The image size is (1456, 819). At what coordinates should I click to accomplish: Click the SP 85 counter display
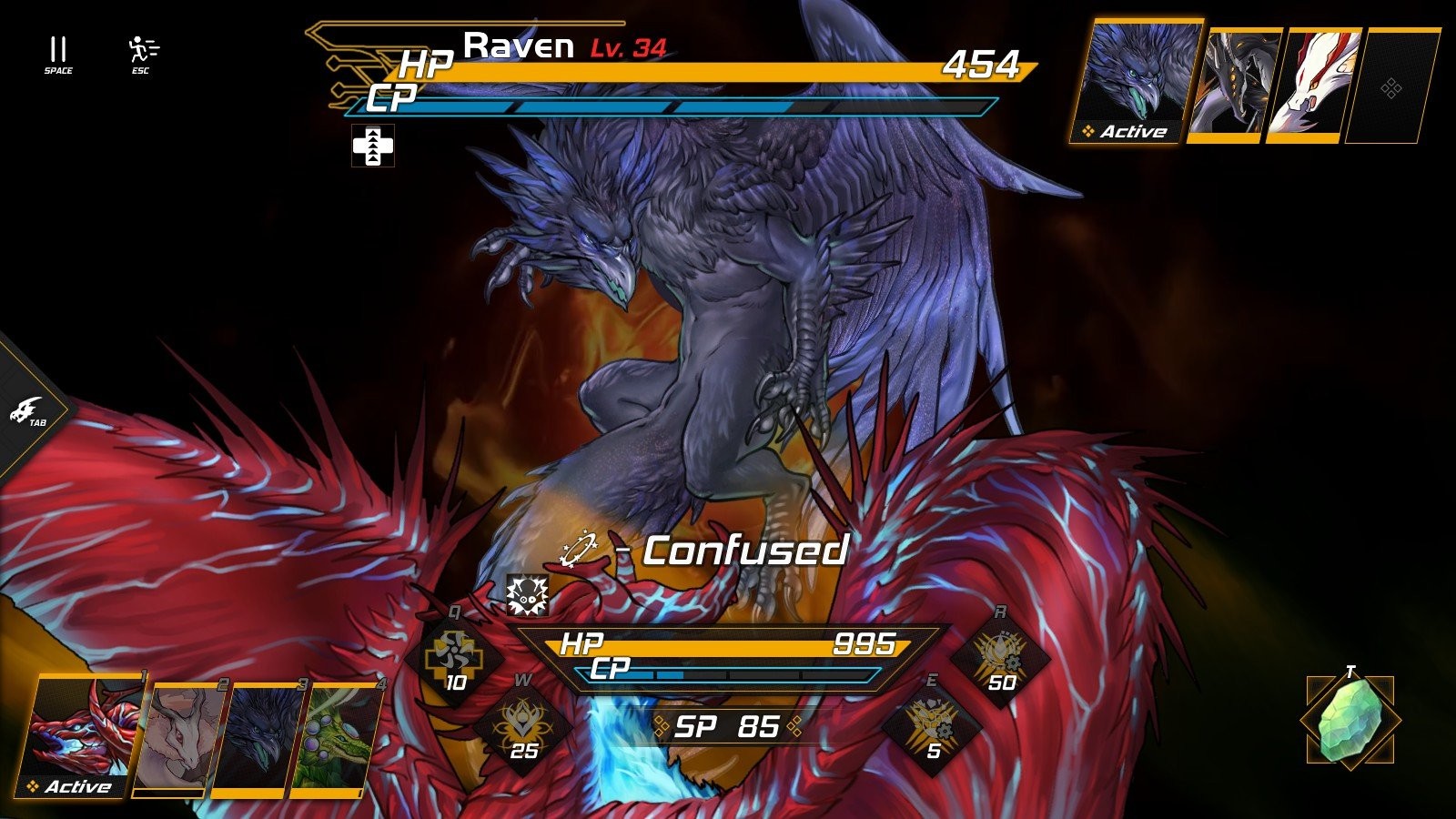(723, 725)
